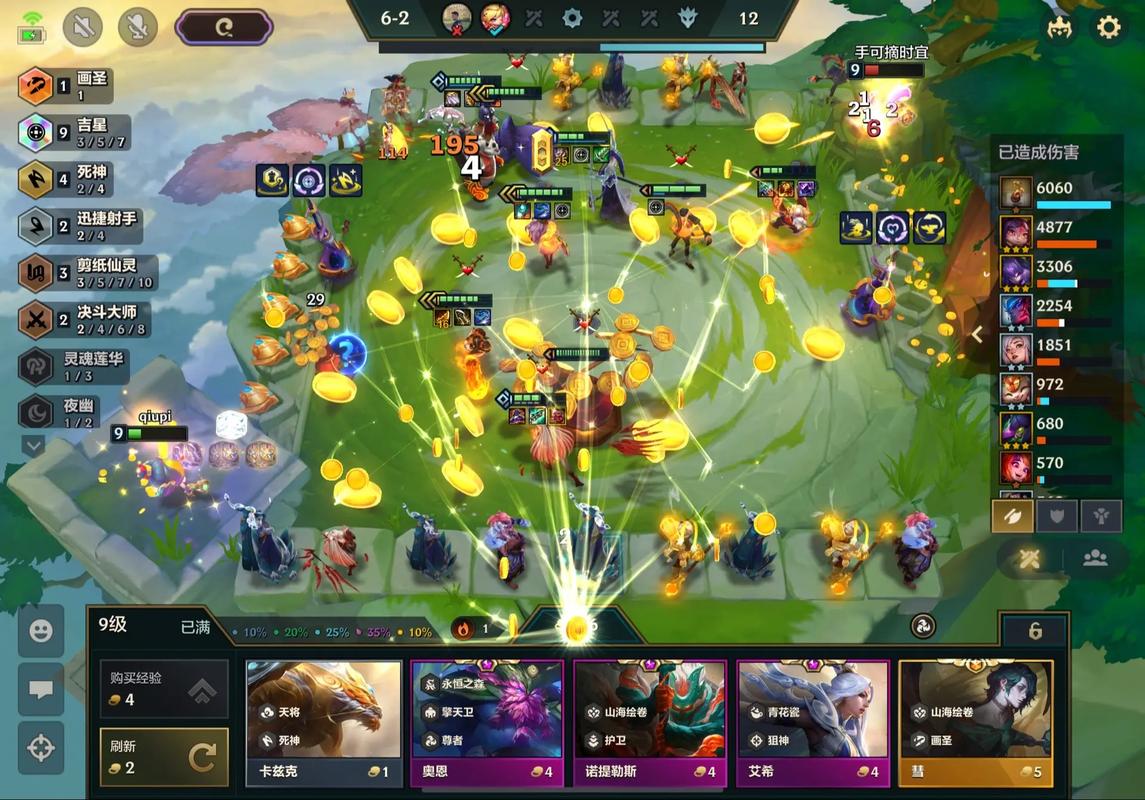Open the gear settings menu
This screenshot has height=800, width=1145.
1109,27
